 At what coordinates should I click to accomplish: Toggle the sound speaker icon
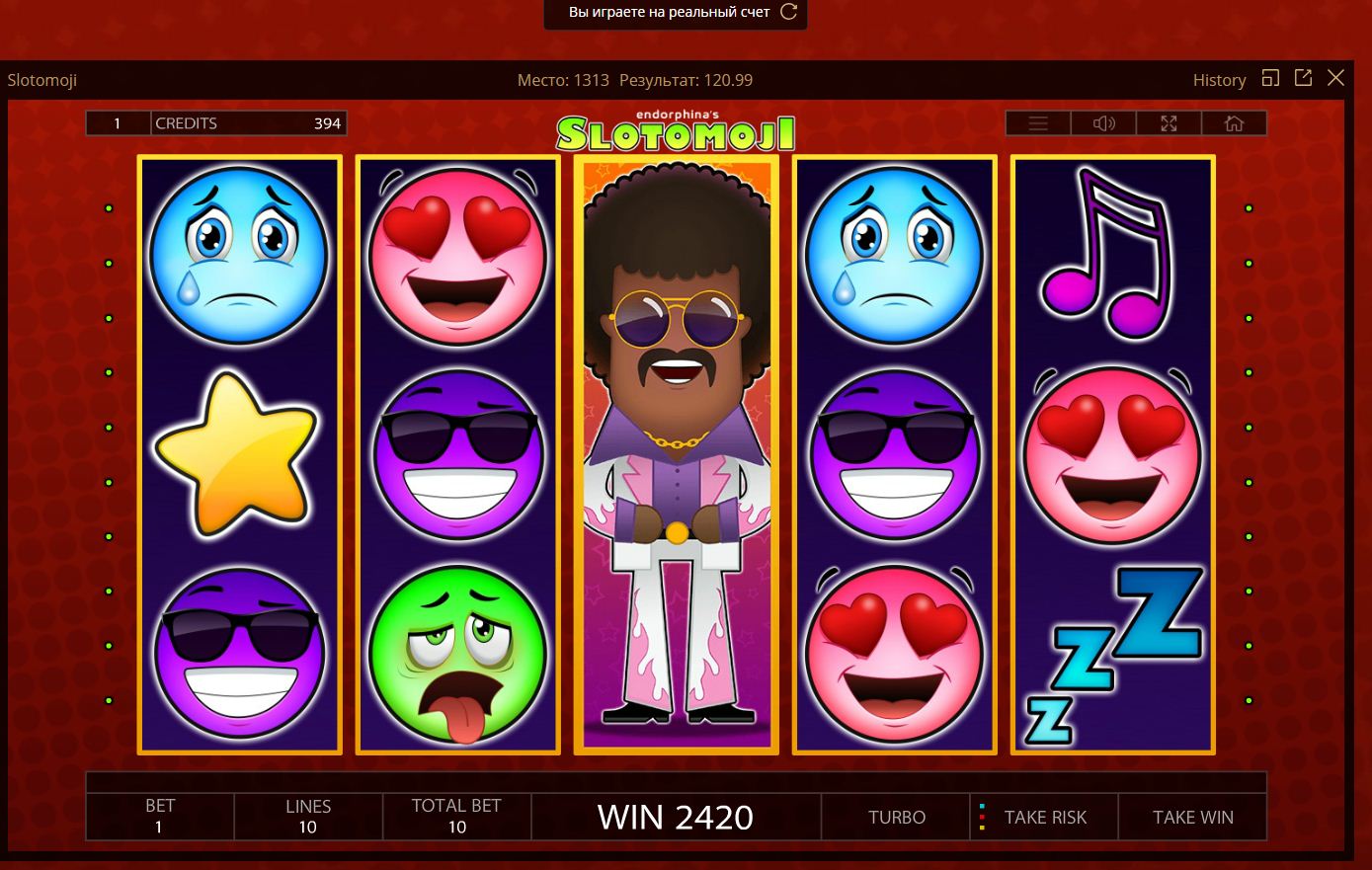click(1103, 123)
